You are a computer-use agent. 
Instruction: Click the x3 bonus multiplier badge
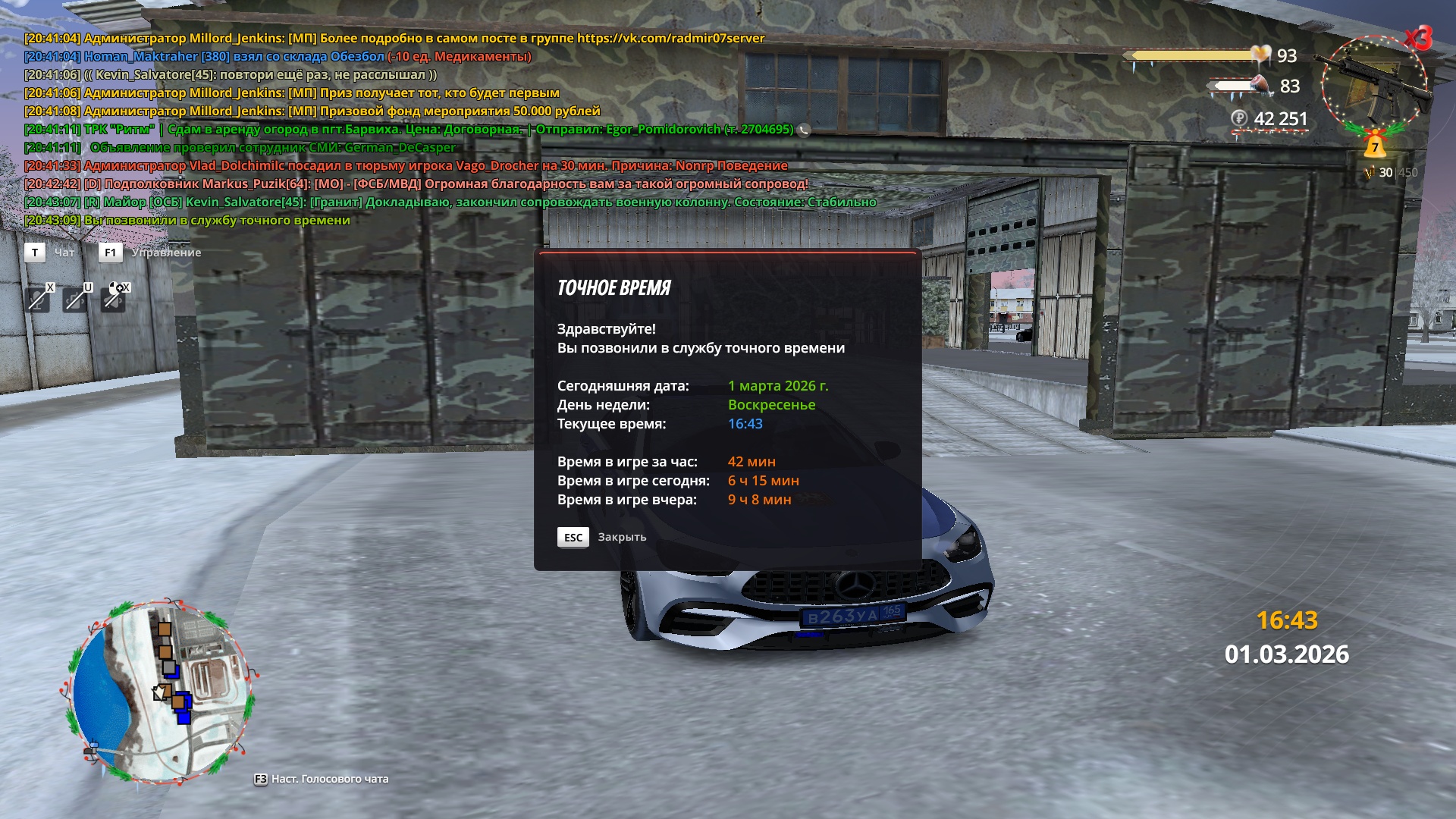click(1417, 38)
